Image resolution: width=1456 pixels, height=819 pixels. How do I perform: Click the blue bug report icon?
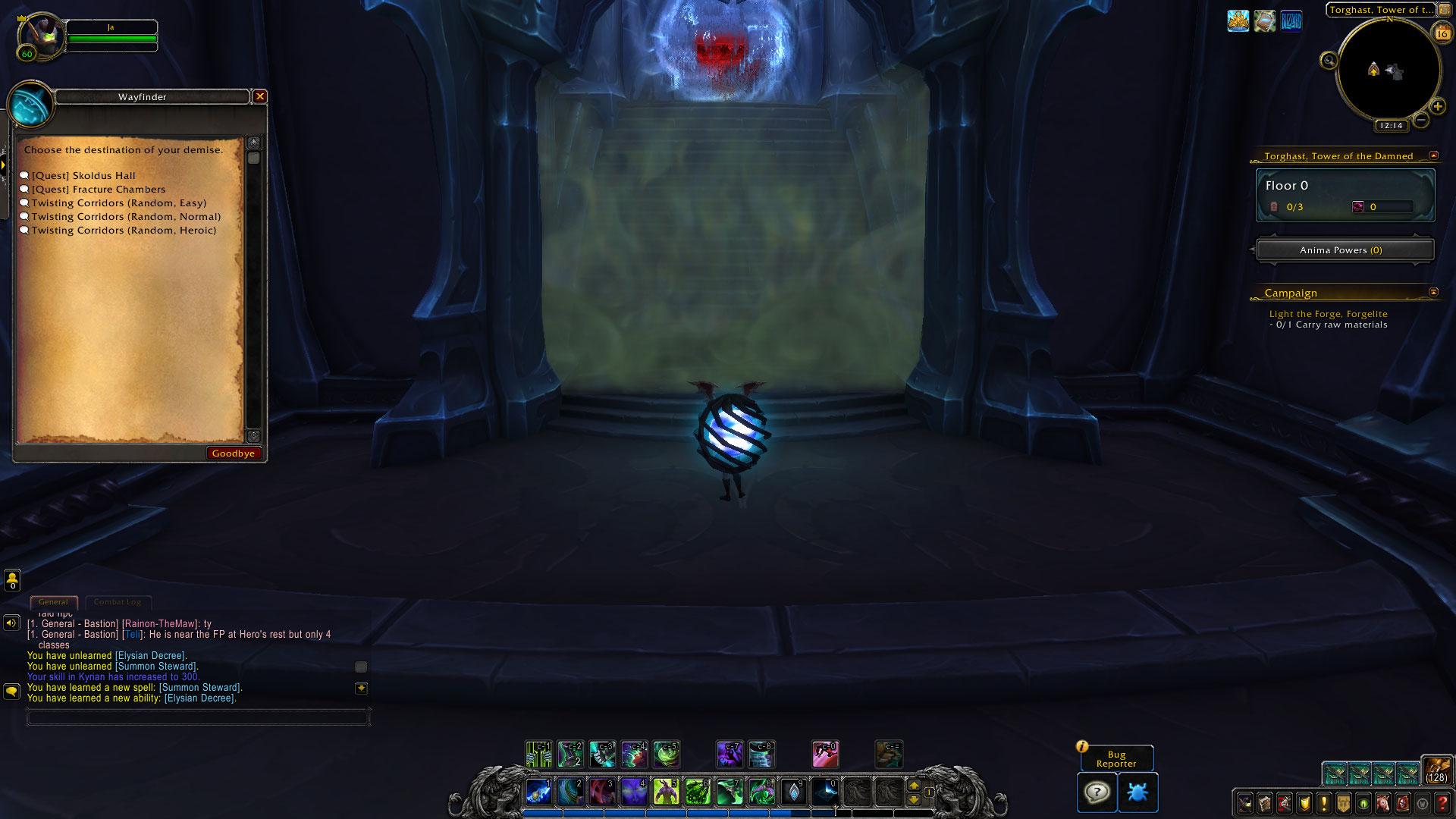1137,792
